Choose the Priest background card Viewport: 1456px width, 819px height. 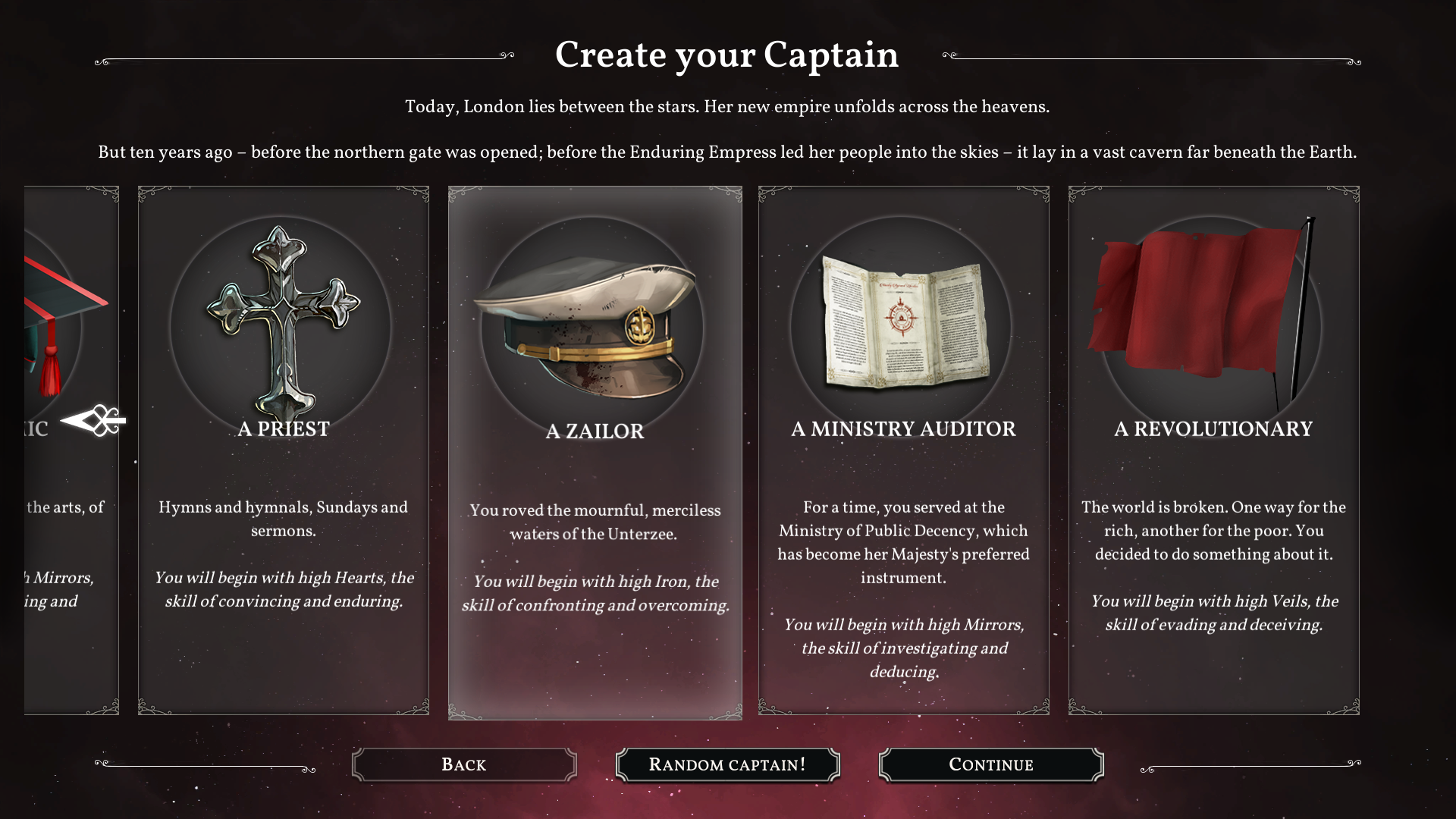(284, 450)
